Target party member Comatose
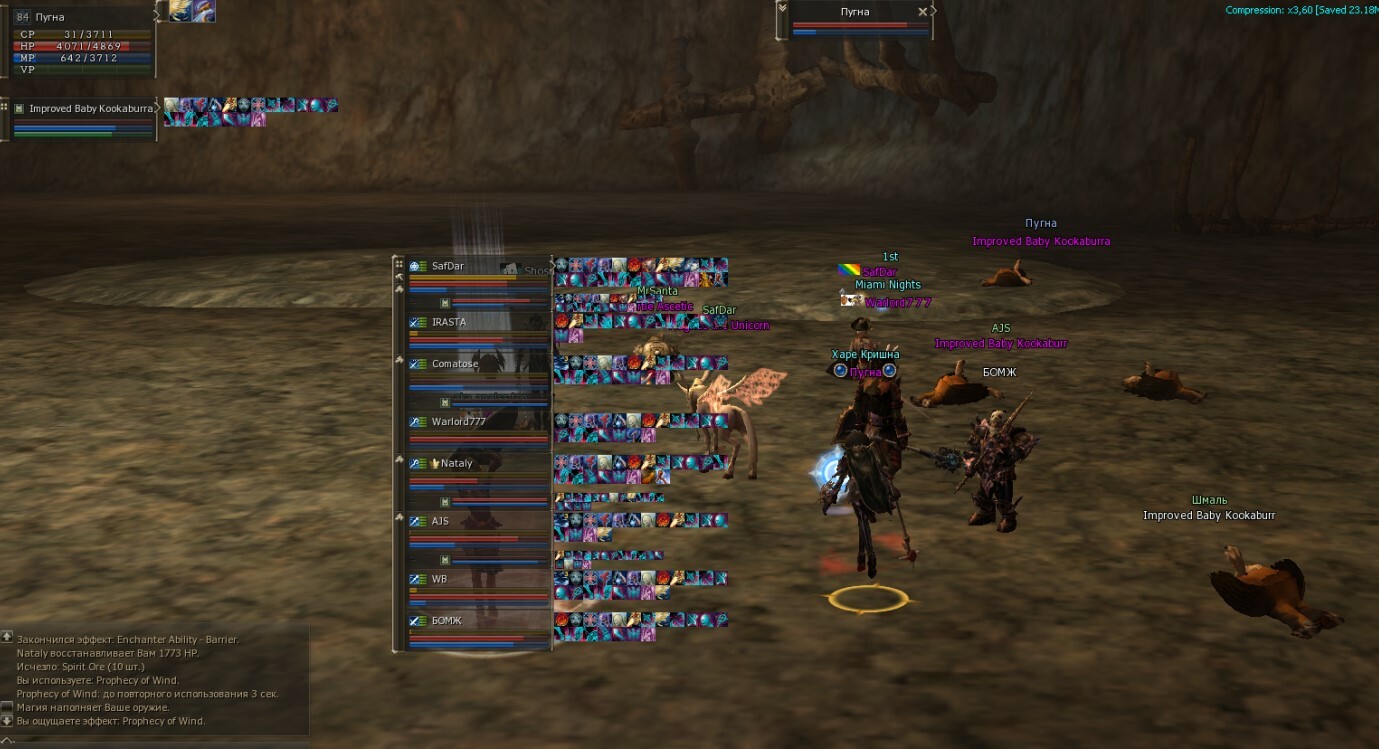This screenshot has width=1379, height=749. pos(454,364)
